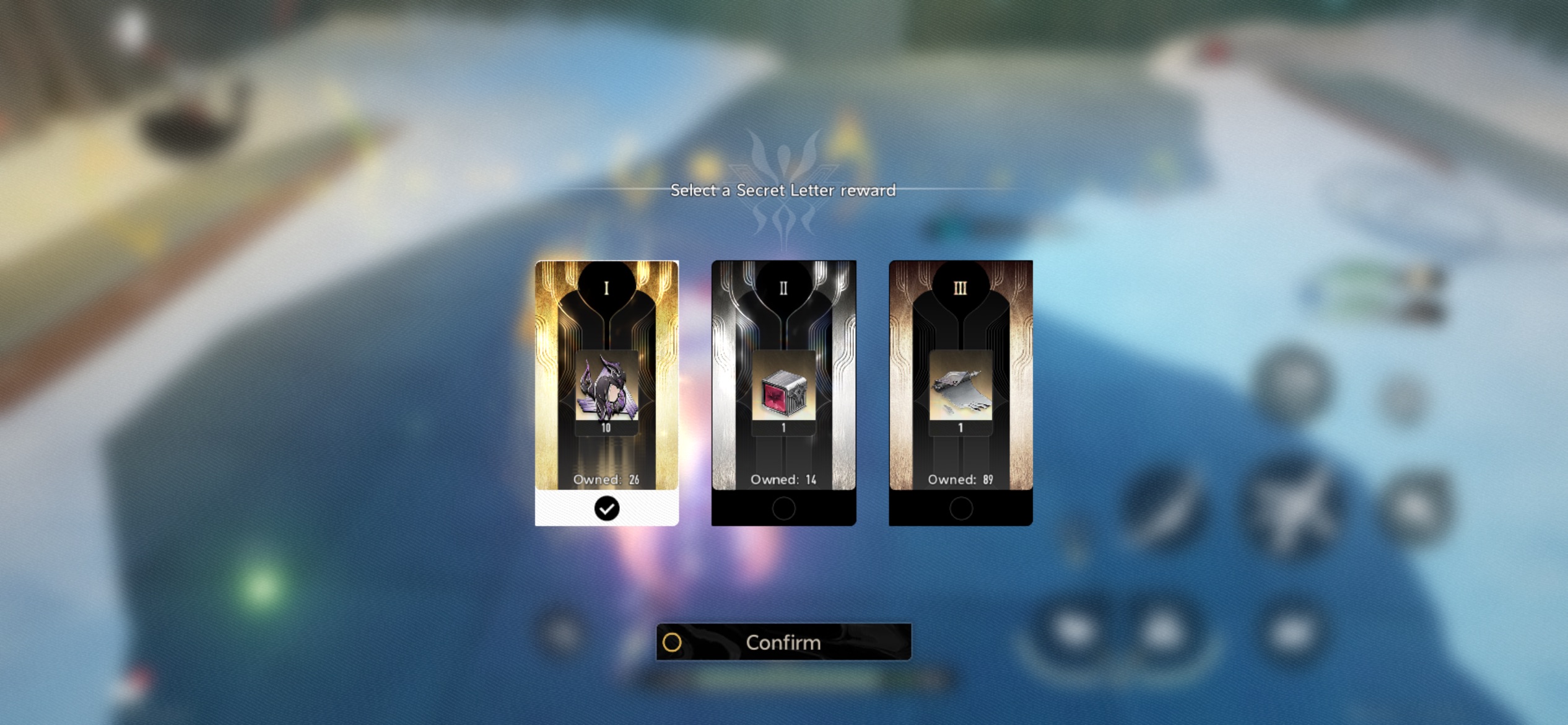Inspect the red gem box item icon
Screen dimensions: 1568x725
783,389
